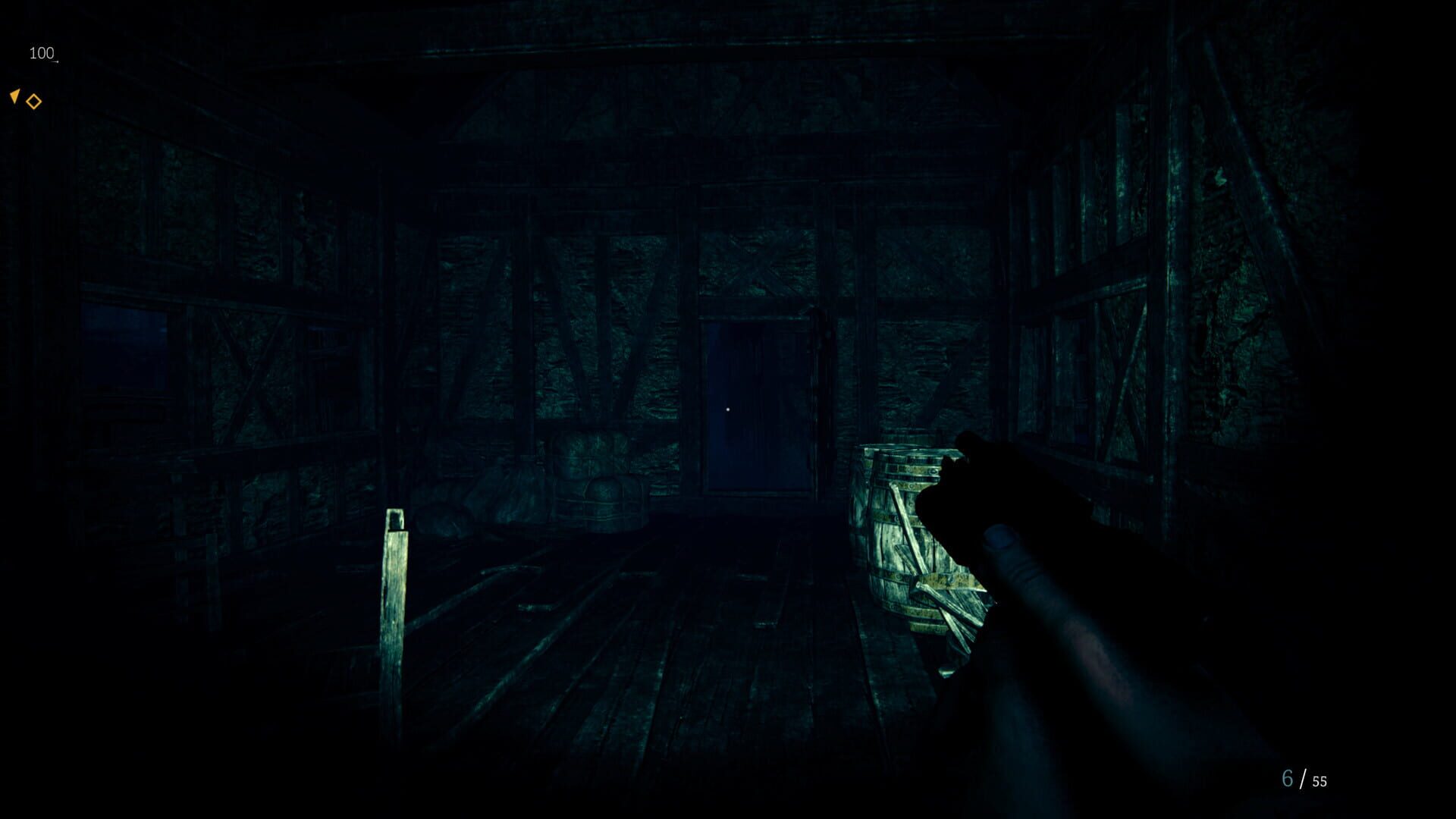The height and width of the screenshot is (819, 1456).
Task: Click the orange arrow quest marker icon
Action: coord(14,96)
